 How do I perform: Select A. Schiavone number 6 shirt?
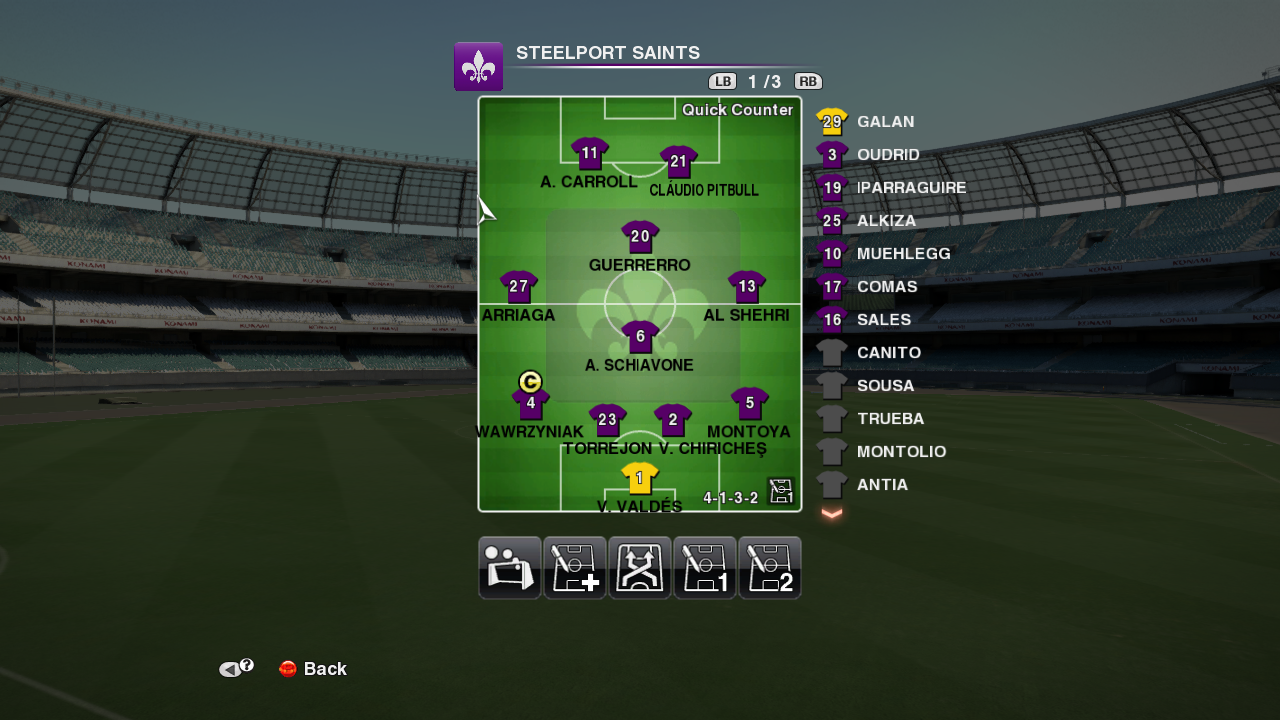click(x=640, y=337)
